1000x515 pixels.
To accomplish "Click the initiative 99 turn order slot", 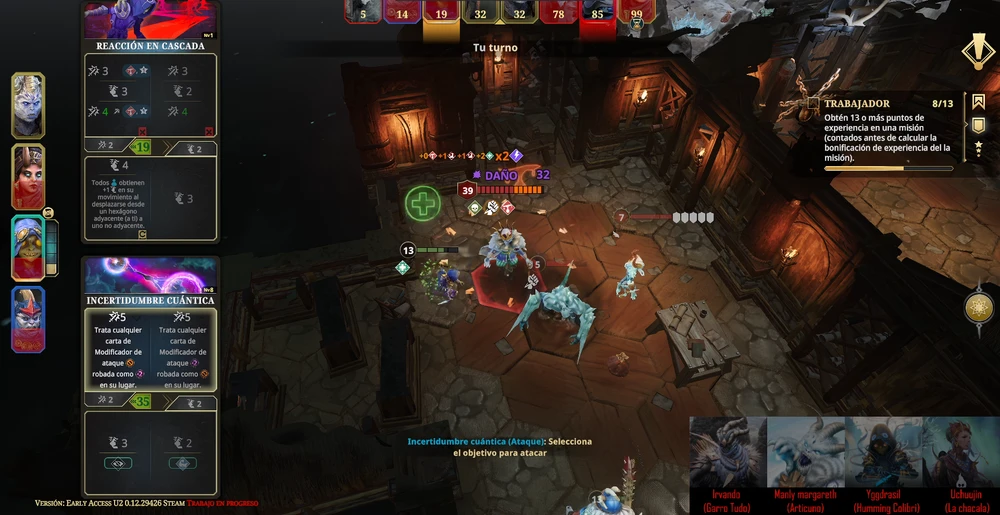I will point(637,12).
